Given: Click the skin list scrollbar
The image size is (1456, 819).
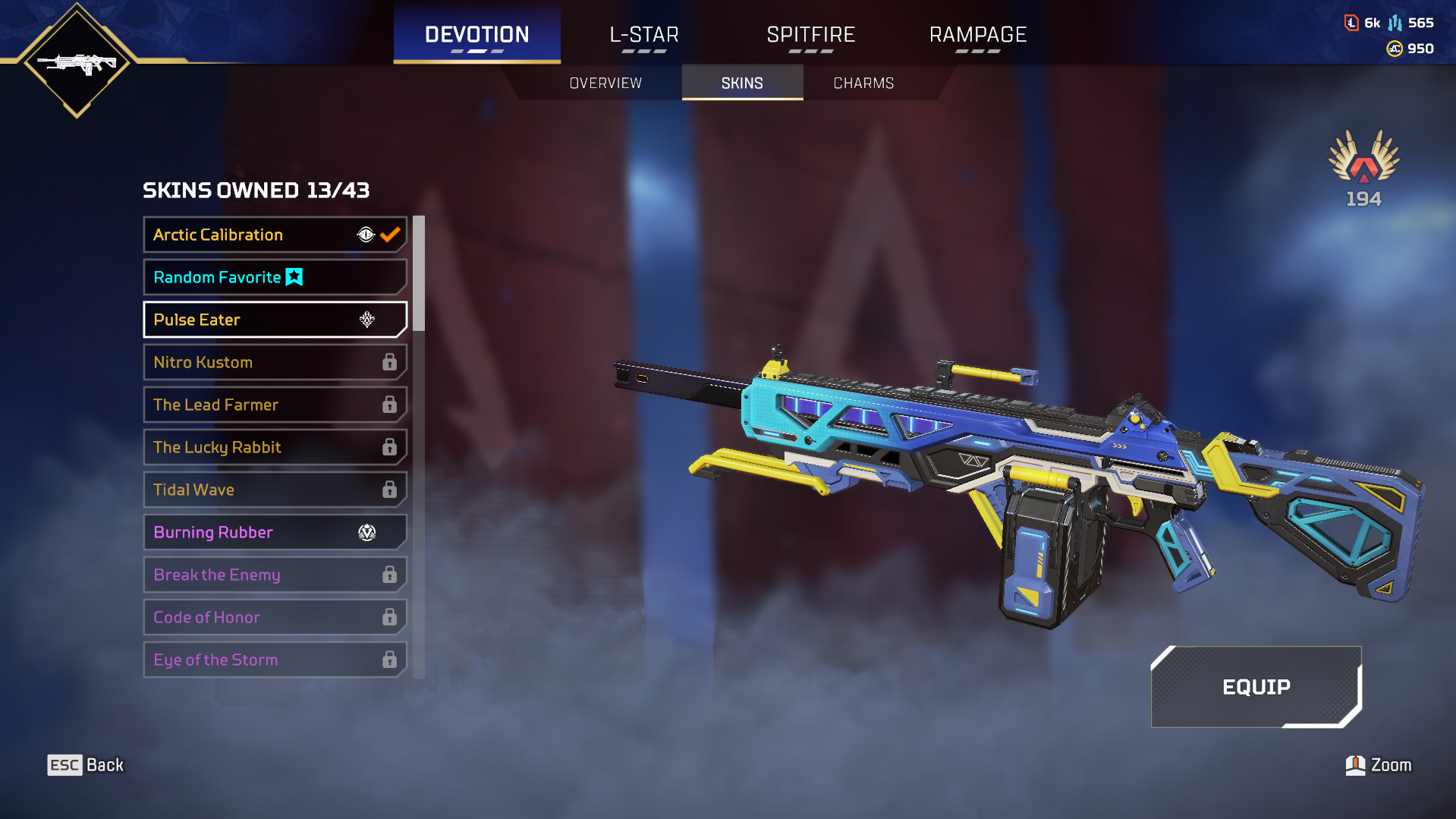Looking at the screenshot, I should (418, 274).
